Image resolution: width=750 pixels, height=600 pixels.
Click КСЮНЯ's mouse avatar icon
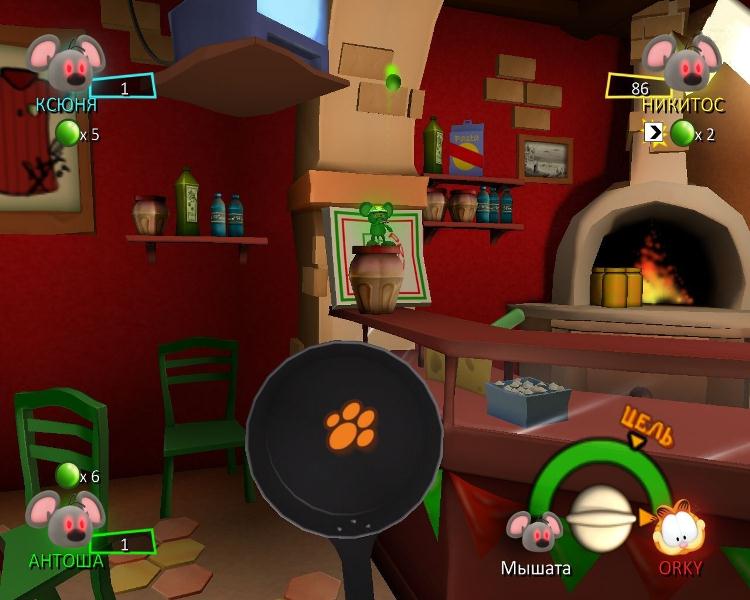(67, 63)
